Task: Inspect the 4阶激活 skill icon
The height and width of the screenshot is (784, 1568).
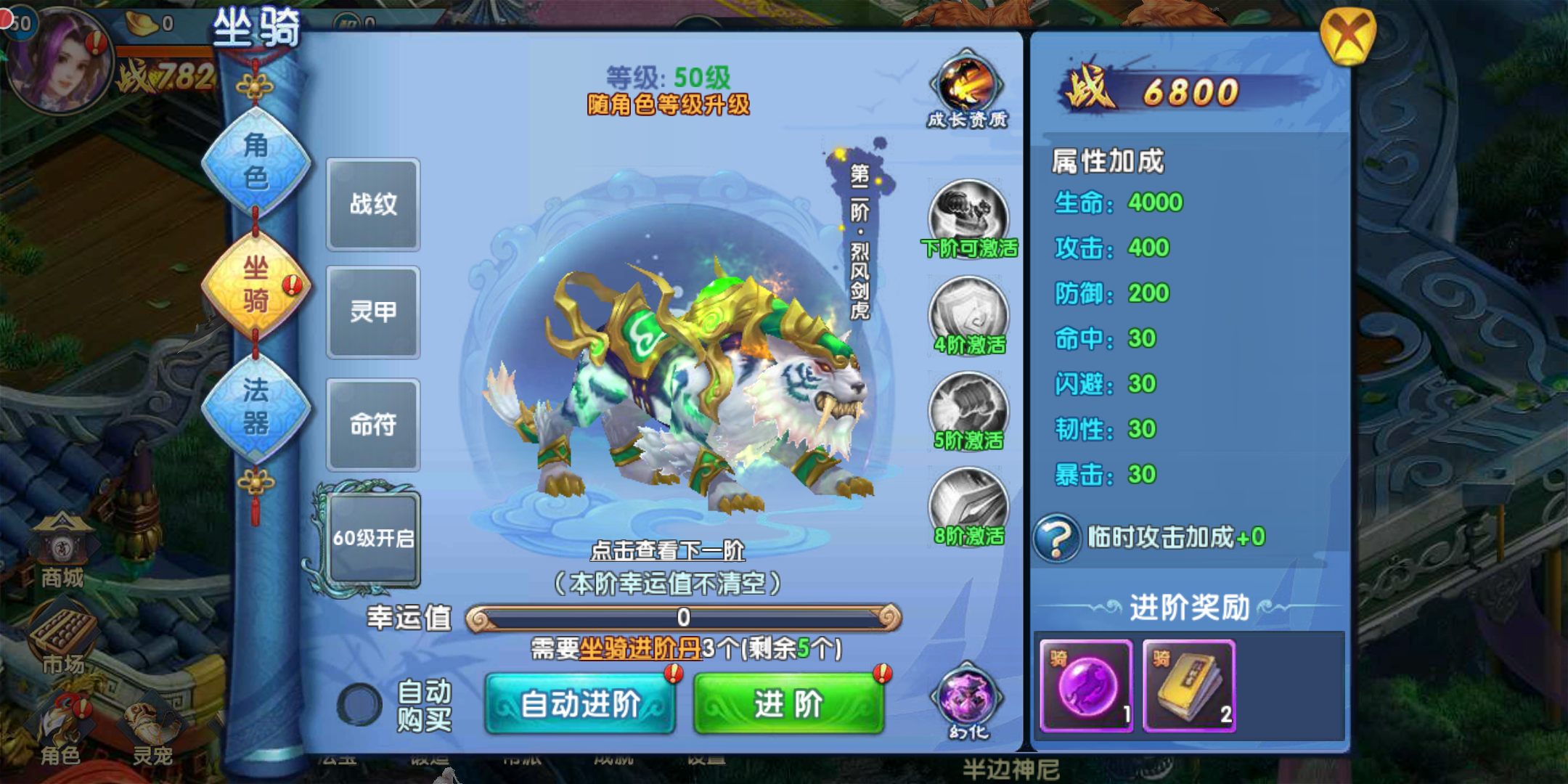Action: (968, 313)
